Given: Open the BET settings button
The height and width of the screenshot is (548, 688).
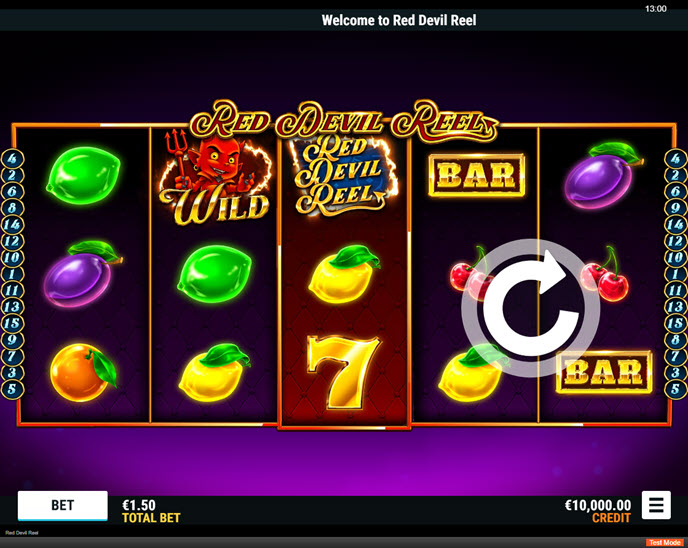Looking at the screenshot, I should [x=62, y=506].
